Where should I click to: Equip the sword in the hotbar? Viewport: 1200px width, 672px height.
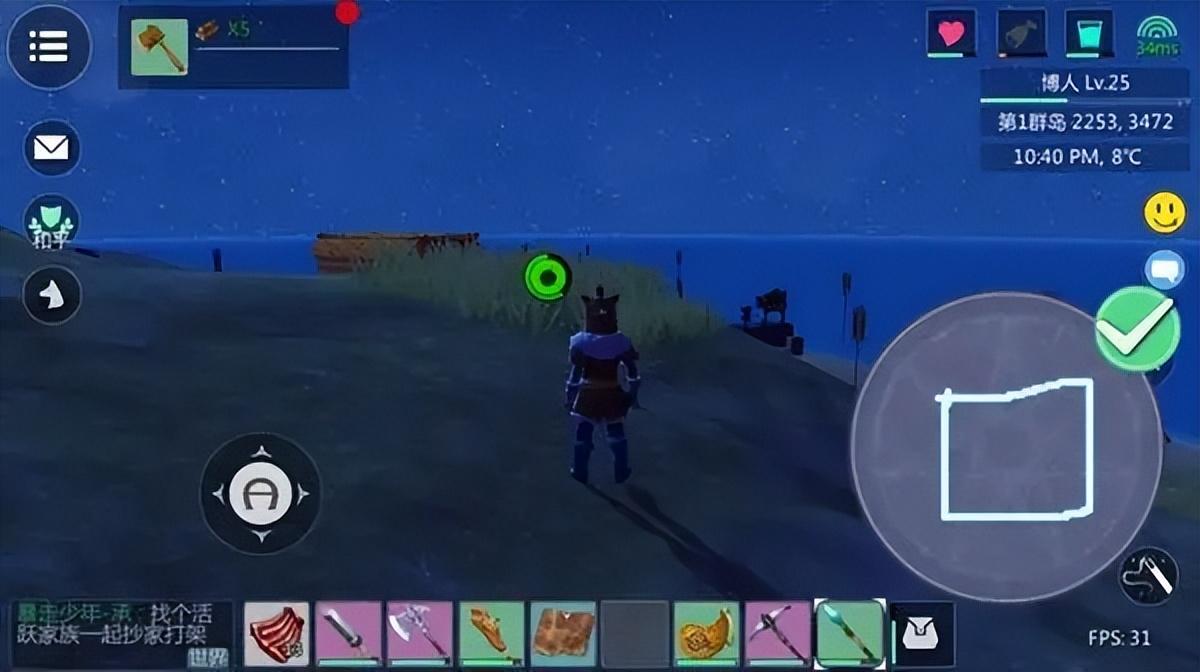(349, 634)
